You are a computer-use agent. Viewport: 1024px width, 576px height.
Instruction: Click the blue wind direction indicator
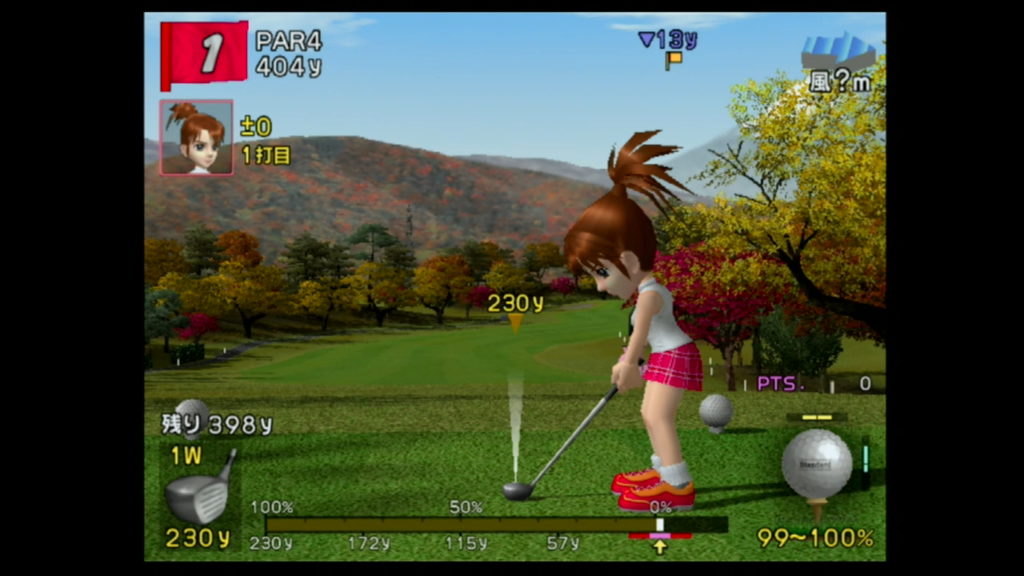[x=838, y=53]
